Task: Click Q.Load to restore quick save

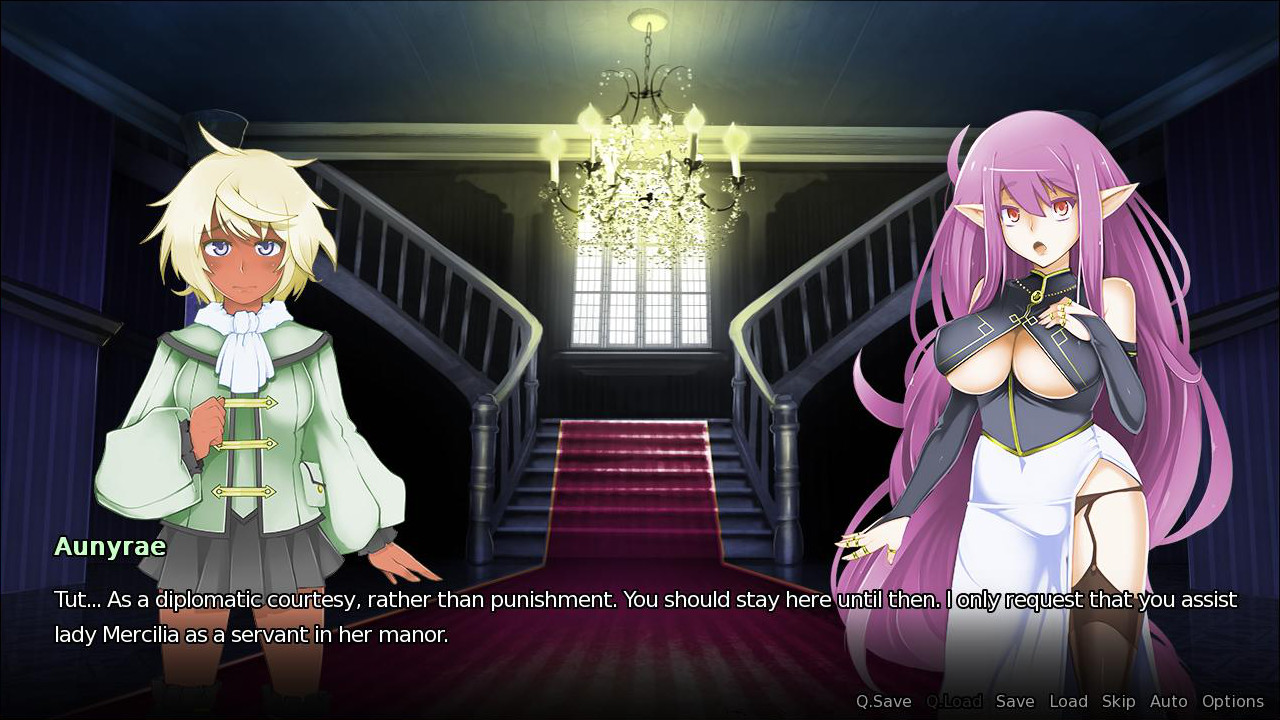Action: (x=954, y=701)
